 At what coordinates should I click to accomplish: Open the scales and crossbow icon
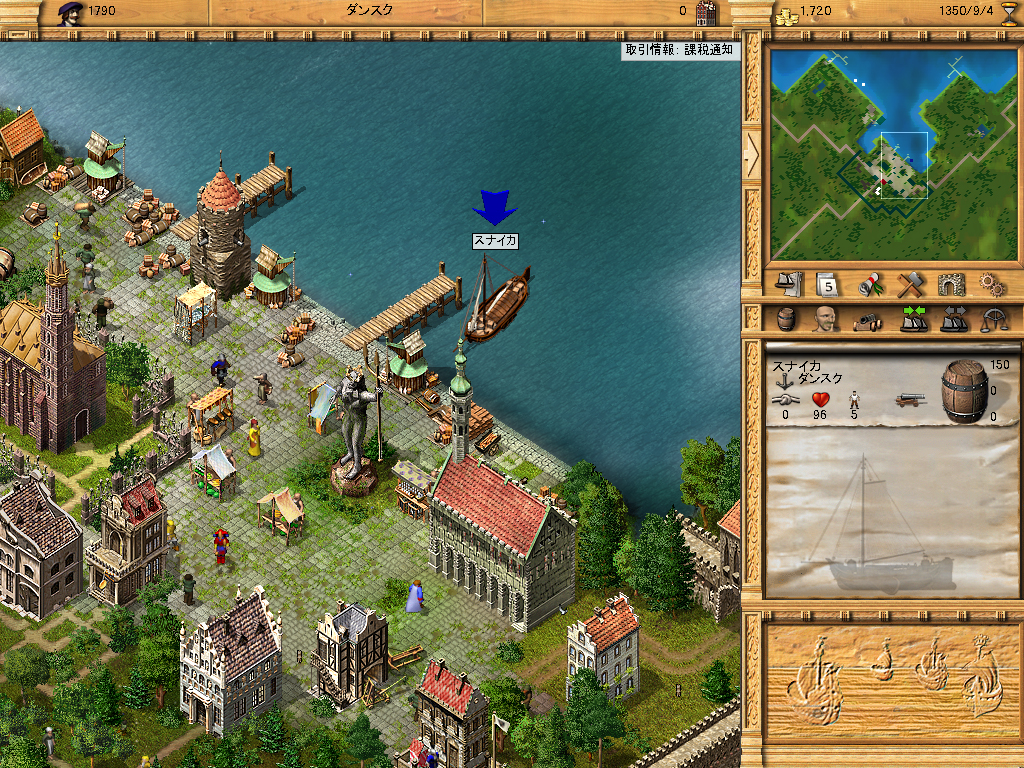[994, 320]
